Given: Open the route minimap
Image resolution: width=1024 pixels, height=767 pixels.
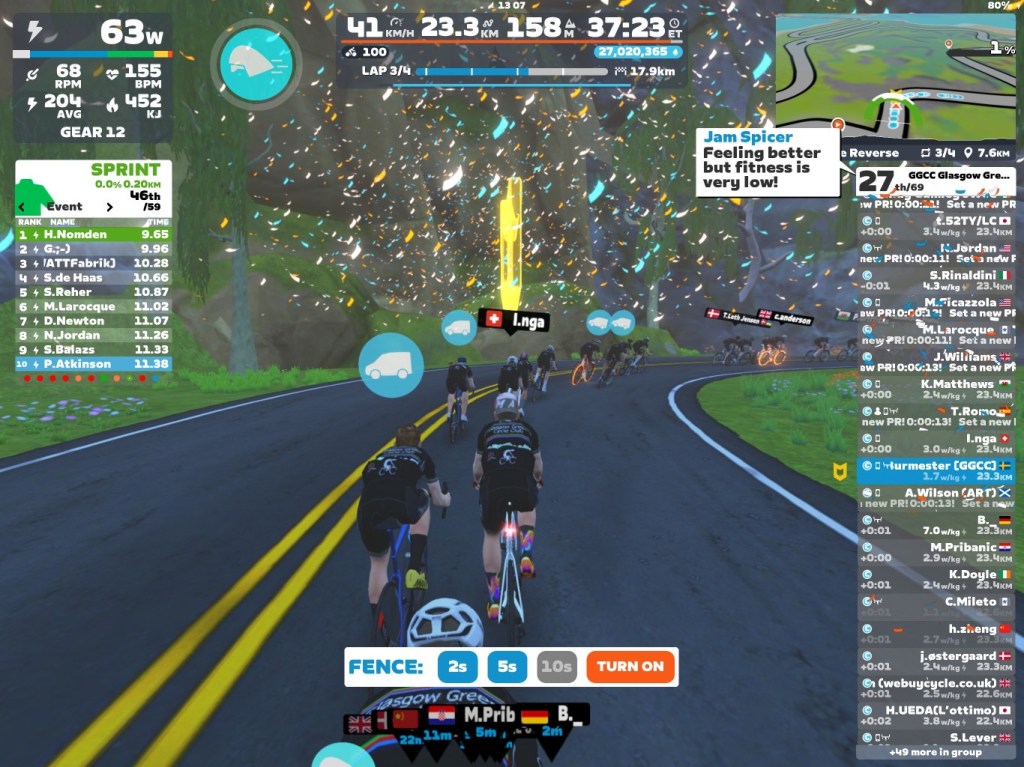Looking at the screenshot, I should [894, 75].
